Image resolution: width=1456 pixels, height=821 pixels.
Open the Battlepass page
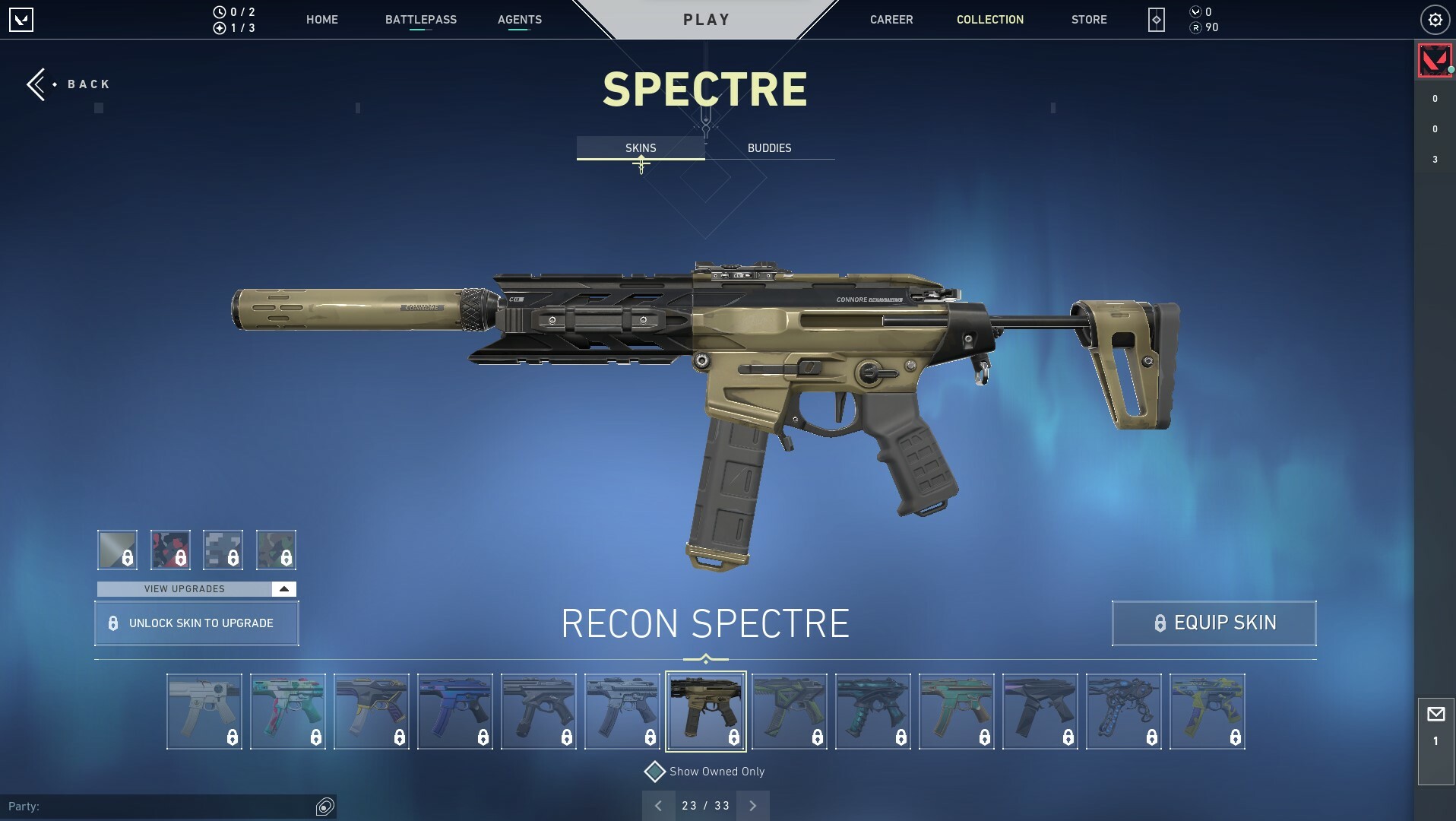pyautogui.click(x=420, y=20)
